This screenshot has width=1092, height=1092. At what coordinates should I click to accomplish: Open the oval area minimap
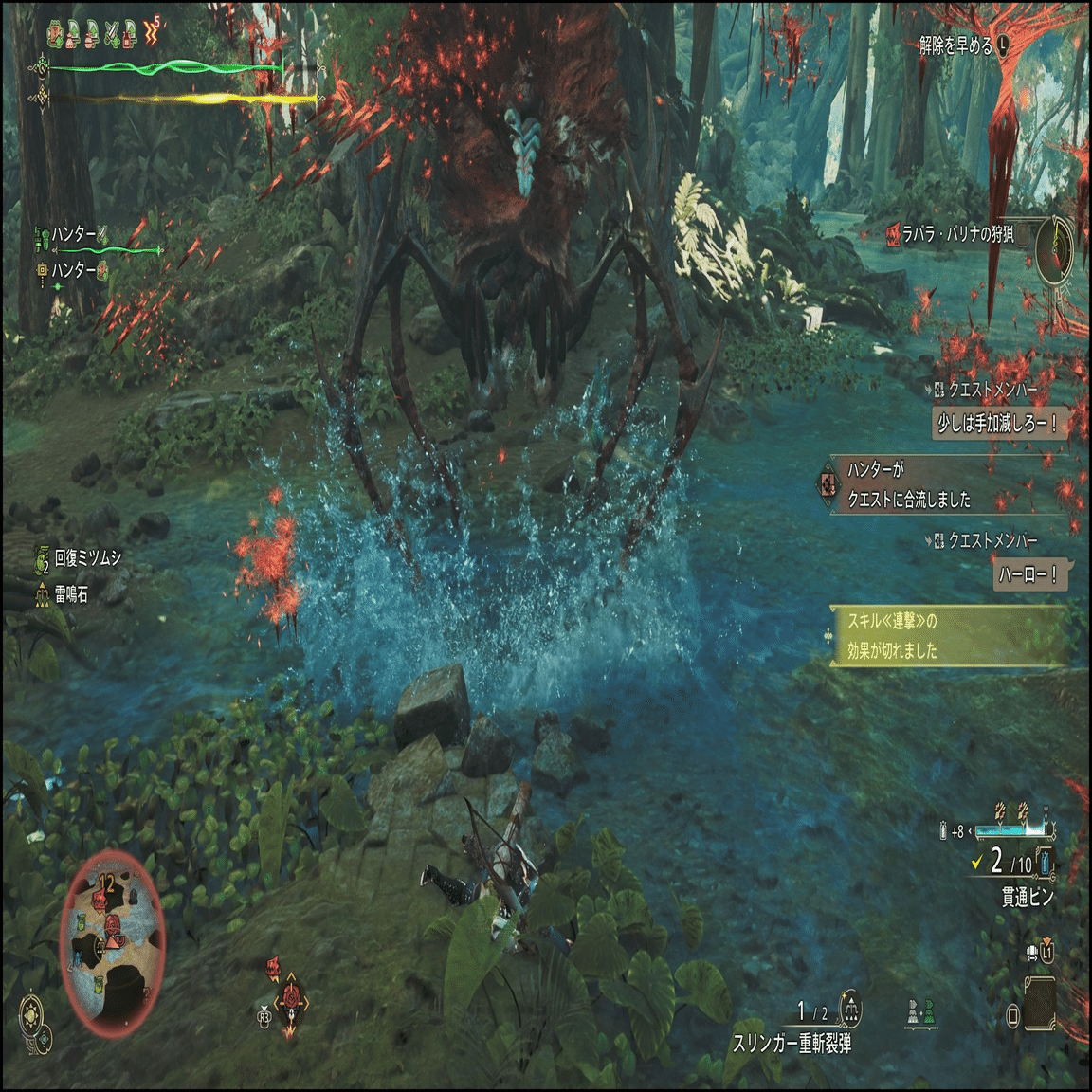click(112, 945)
